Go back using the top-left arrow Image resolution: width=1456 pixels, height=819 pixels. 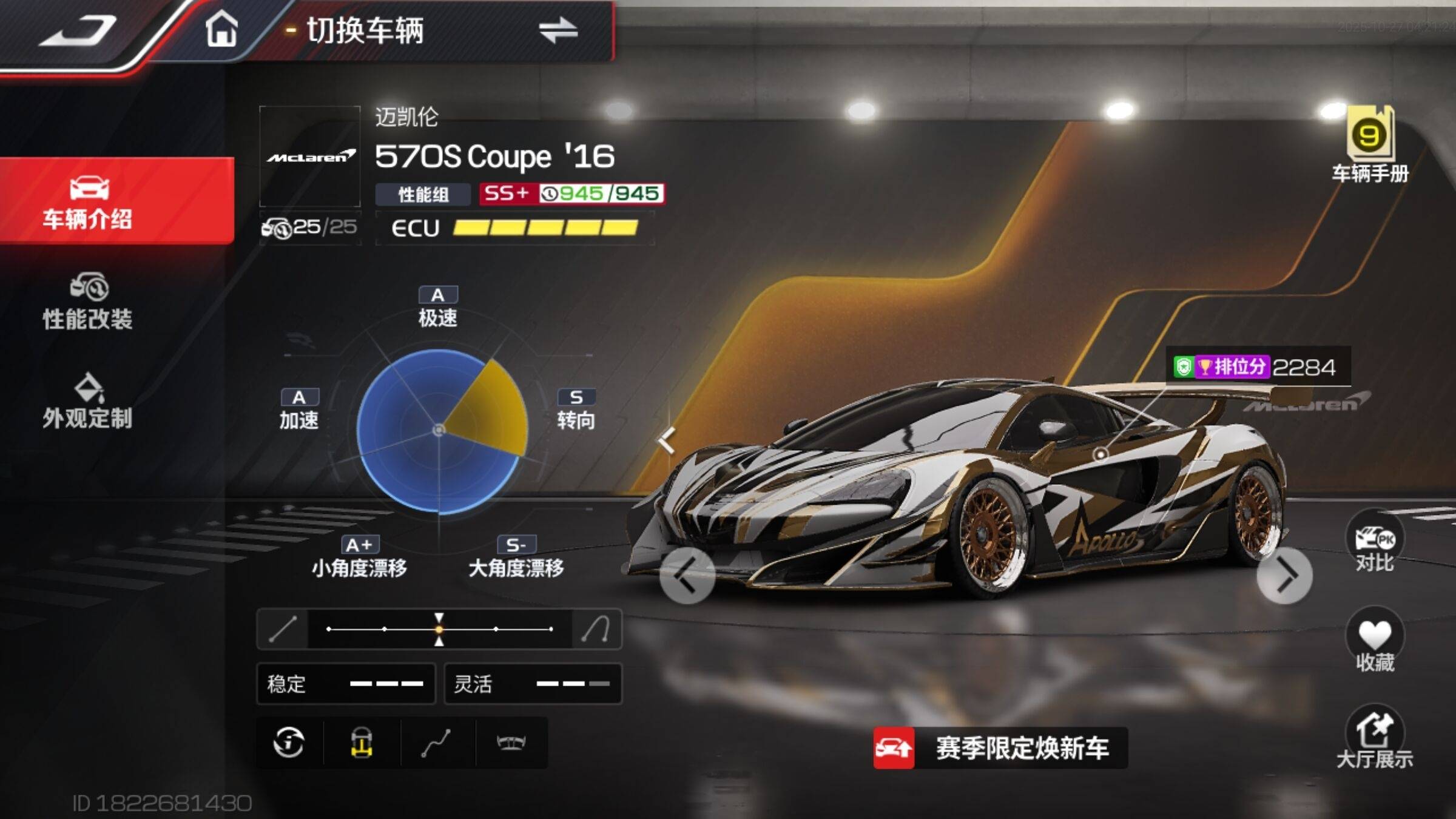pyautogui.click(x=79, y=32)
